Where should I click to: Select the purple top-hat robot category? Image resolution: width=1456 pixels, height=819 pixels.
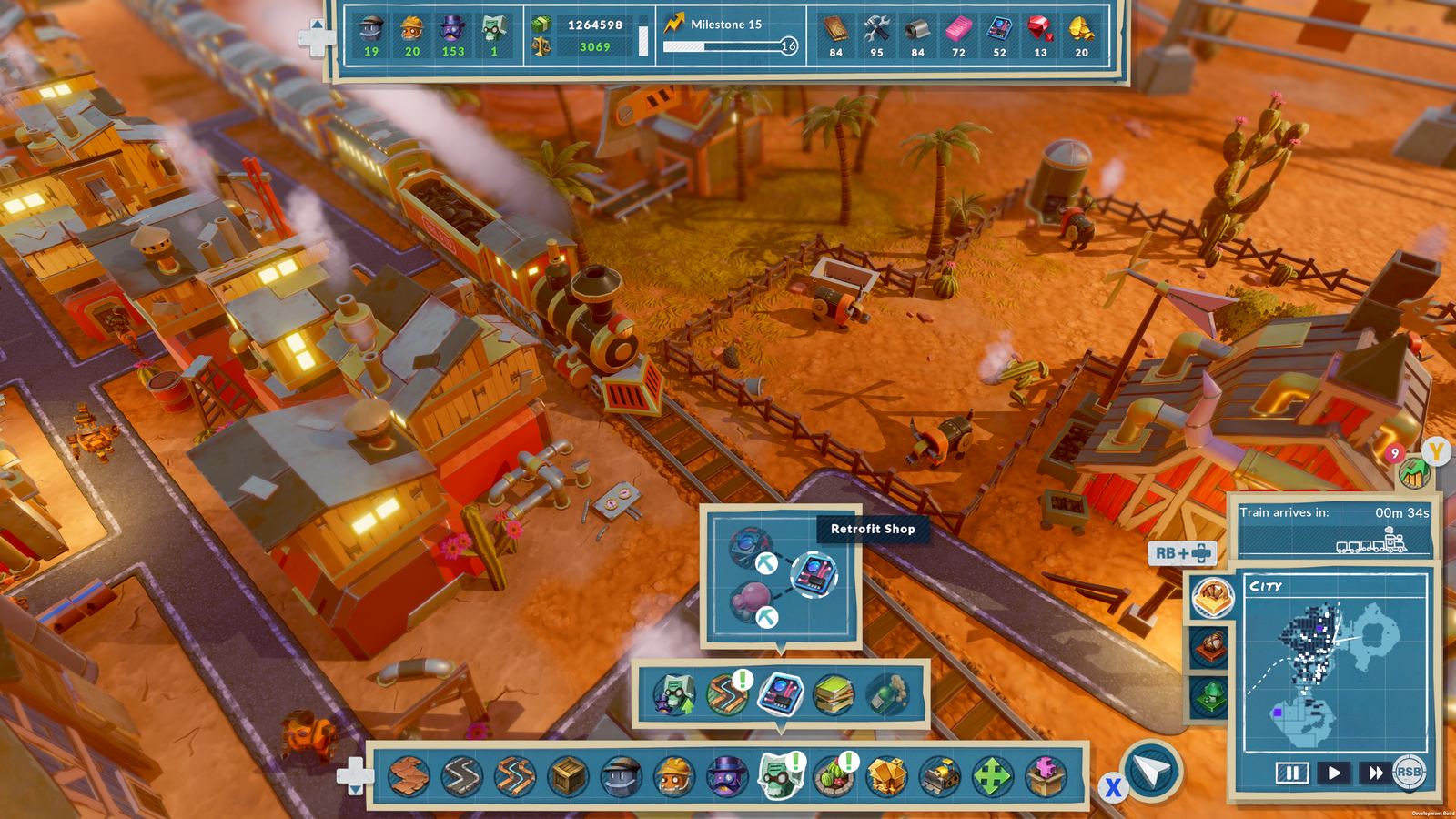tap(725, 777)
